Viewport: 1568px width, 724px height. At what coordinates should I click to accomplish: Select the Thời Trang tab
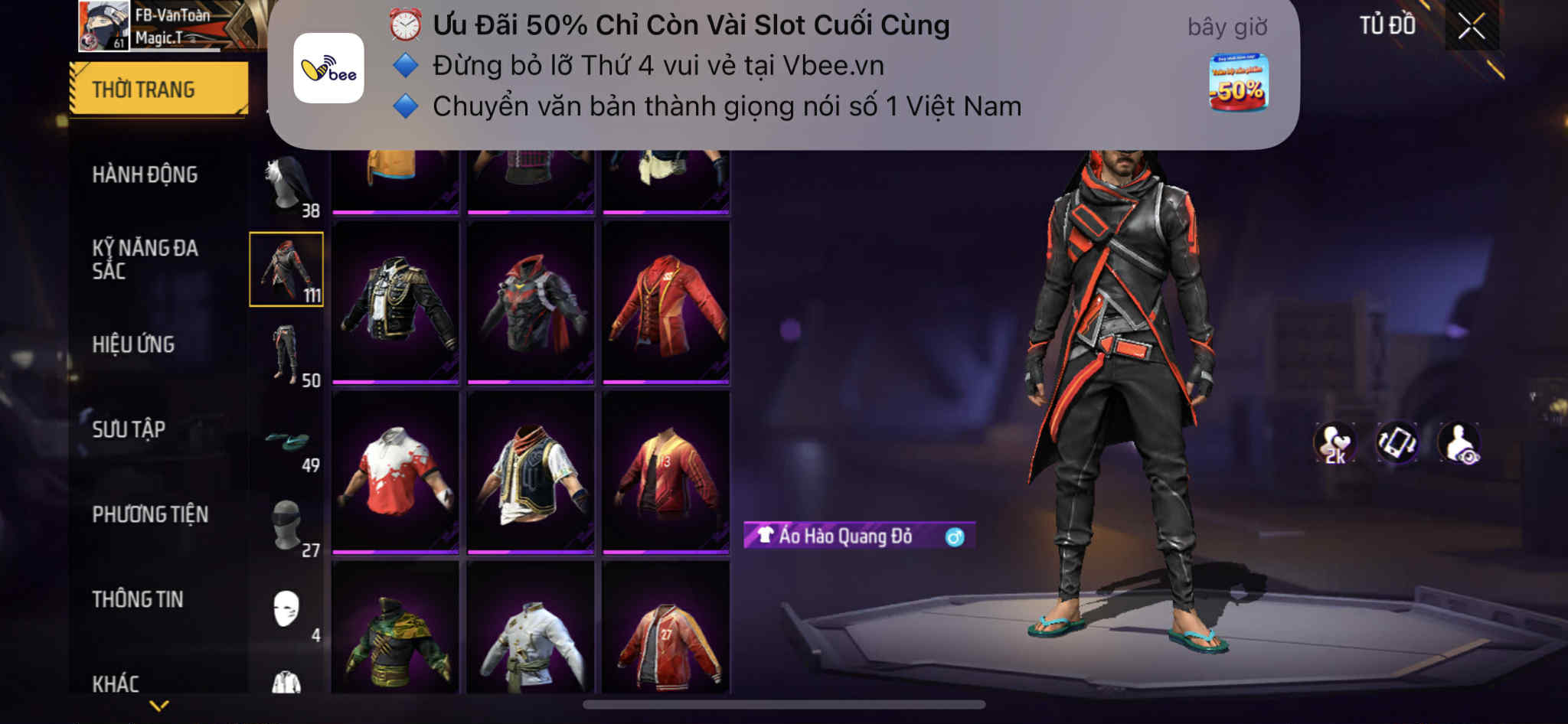[158, 90]
